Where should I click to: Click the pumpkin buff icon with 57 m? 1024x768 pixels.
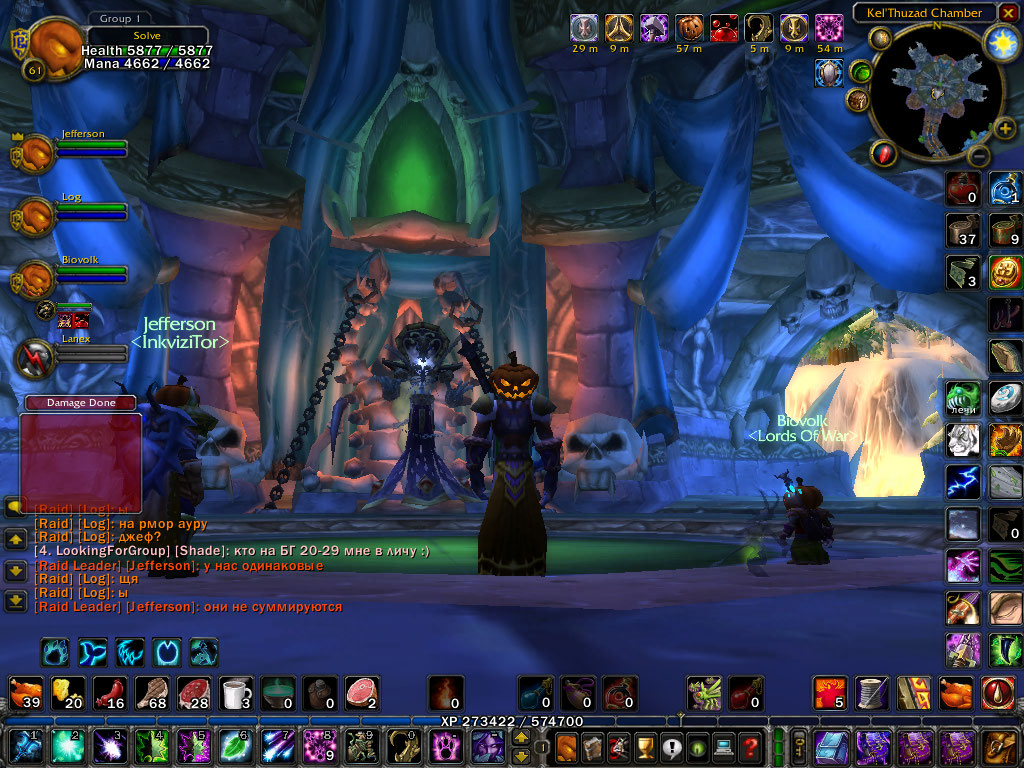pyautogui.click(x=690, y=28)
